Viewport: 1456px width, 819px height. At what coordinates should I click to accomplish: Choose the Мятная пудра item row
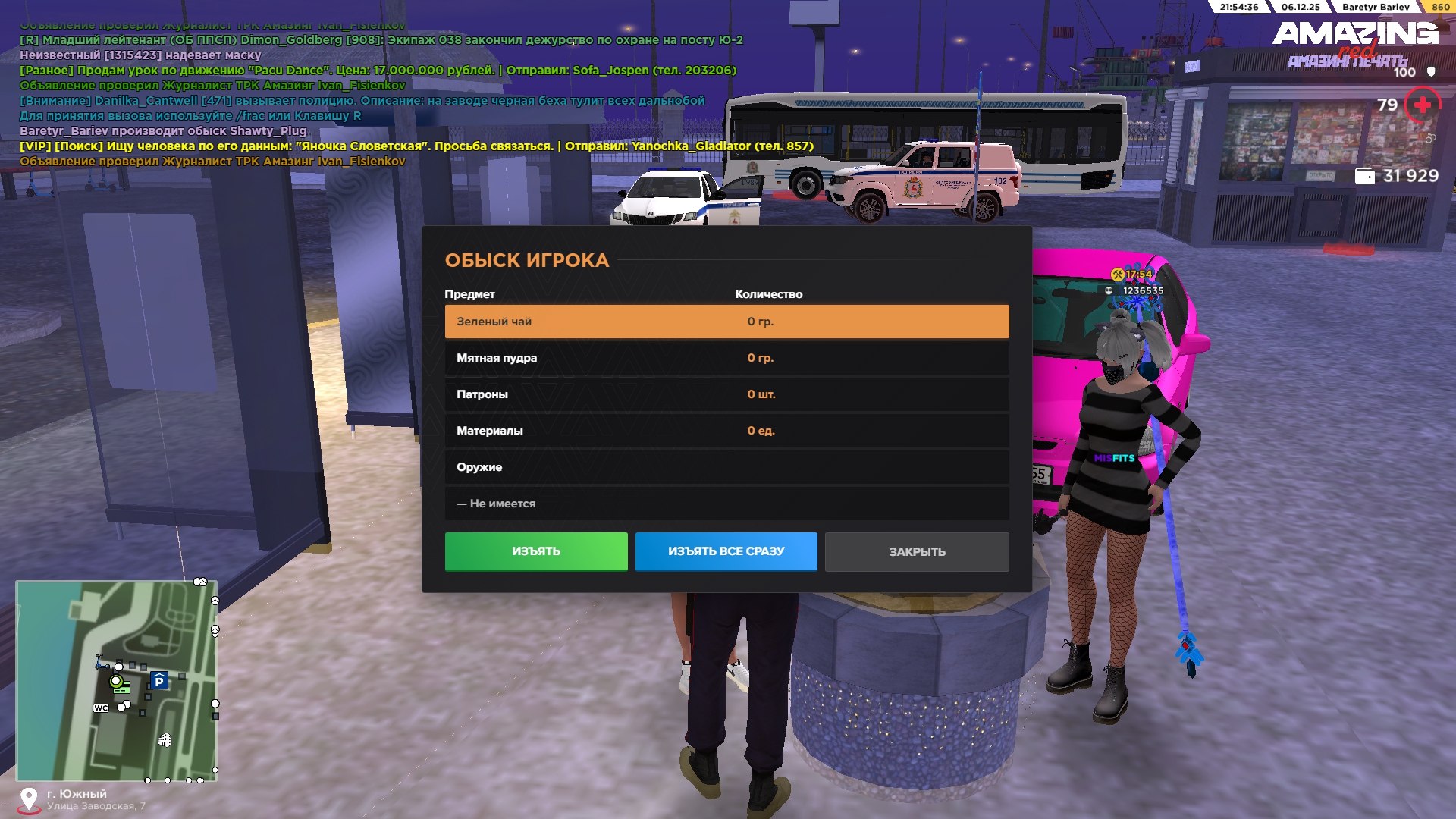point(726,358)
